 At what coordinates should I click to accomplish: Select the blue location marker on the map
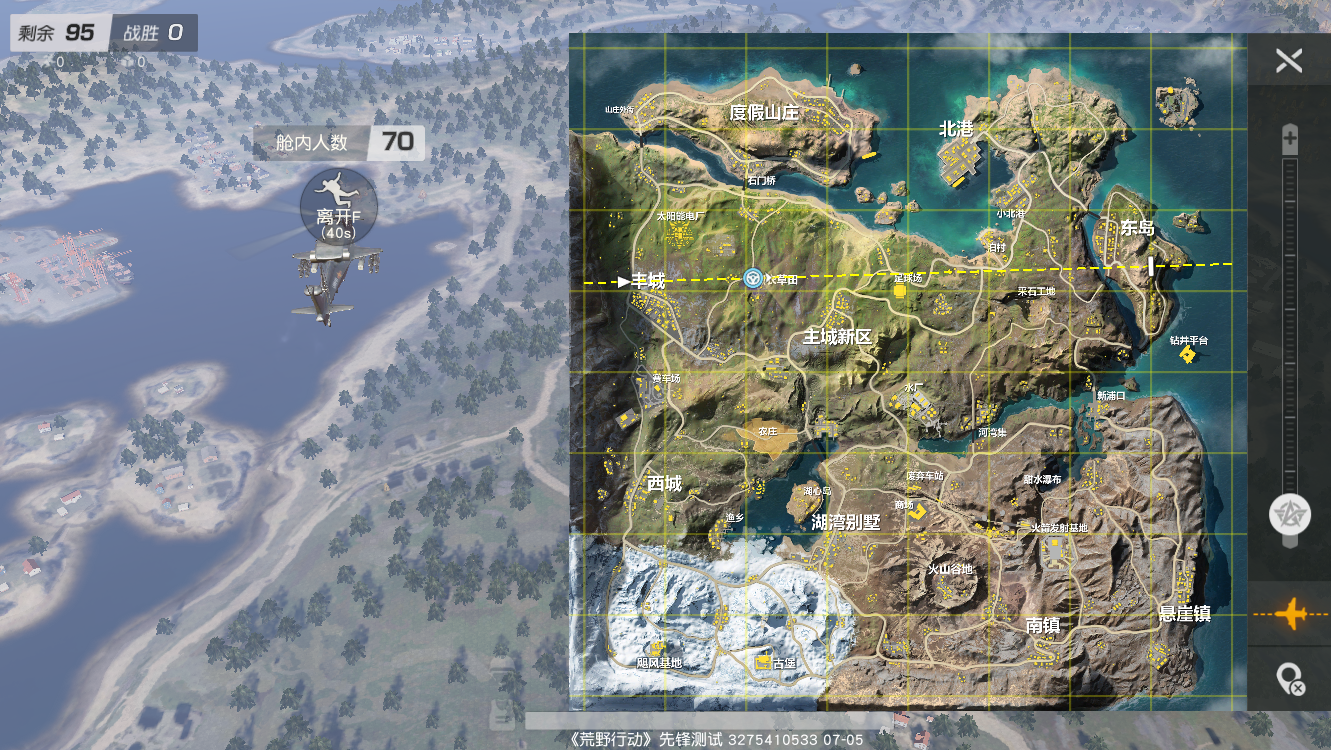[x=753, y=279]
